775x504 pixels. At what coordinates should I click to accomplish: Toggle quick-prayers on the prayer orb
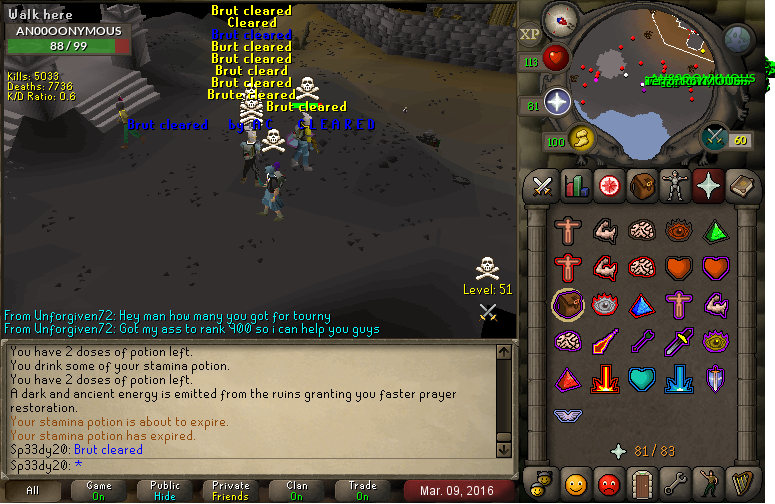click(x=556, y=101)
